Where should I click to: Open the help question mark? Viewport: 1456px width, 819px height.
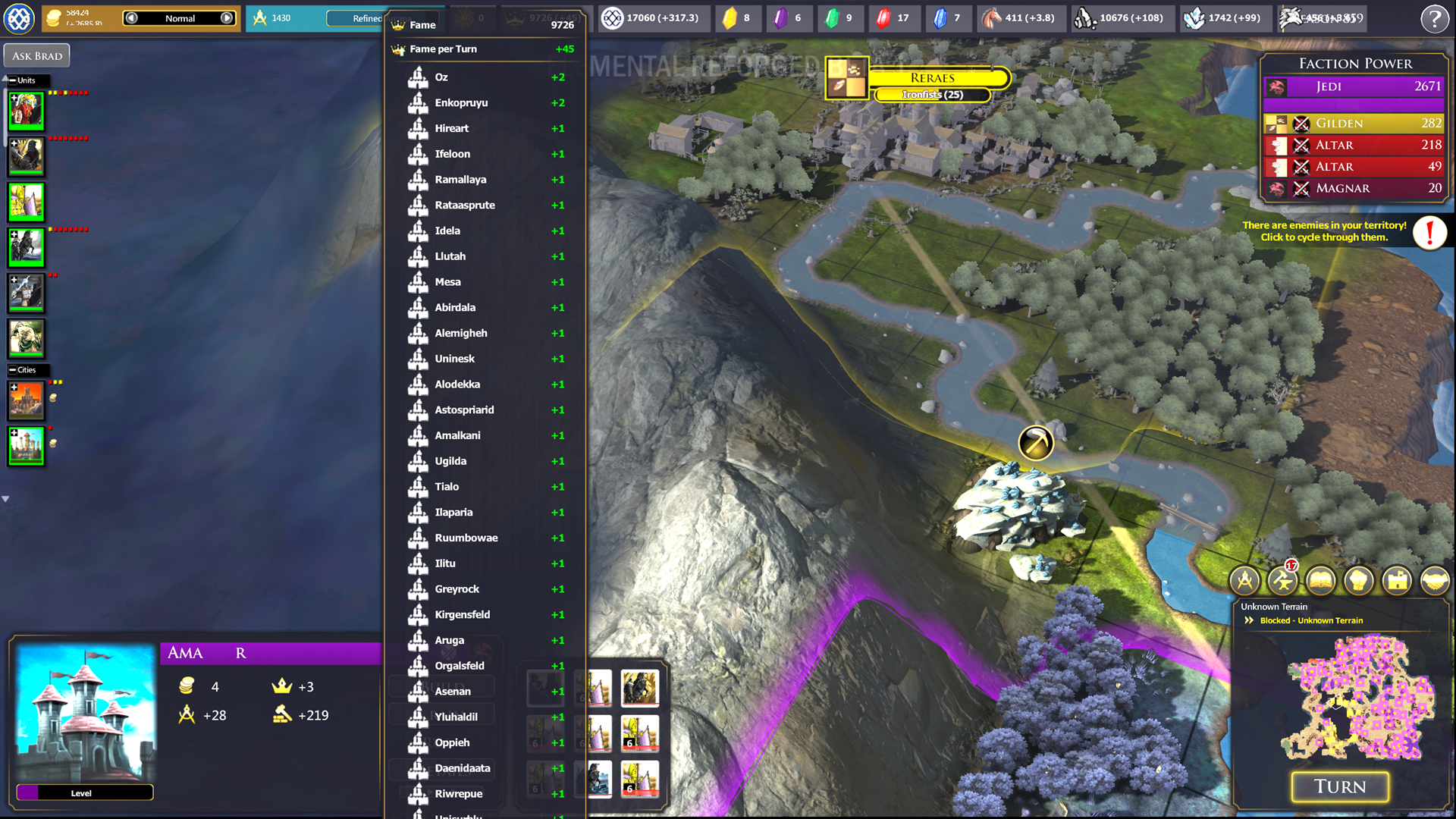point(1434,19)
